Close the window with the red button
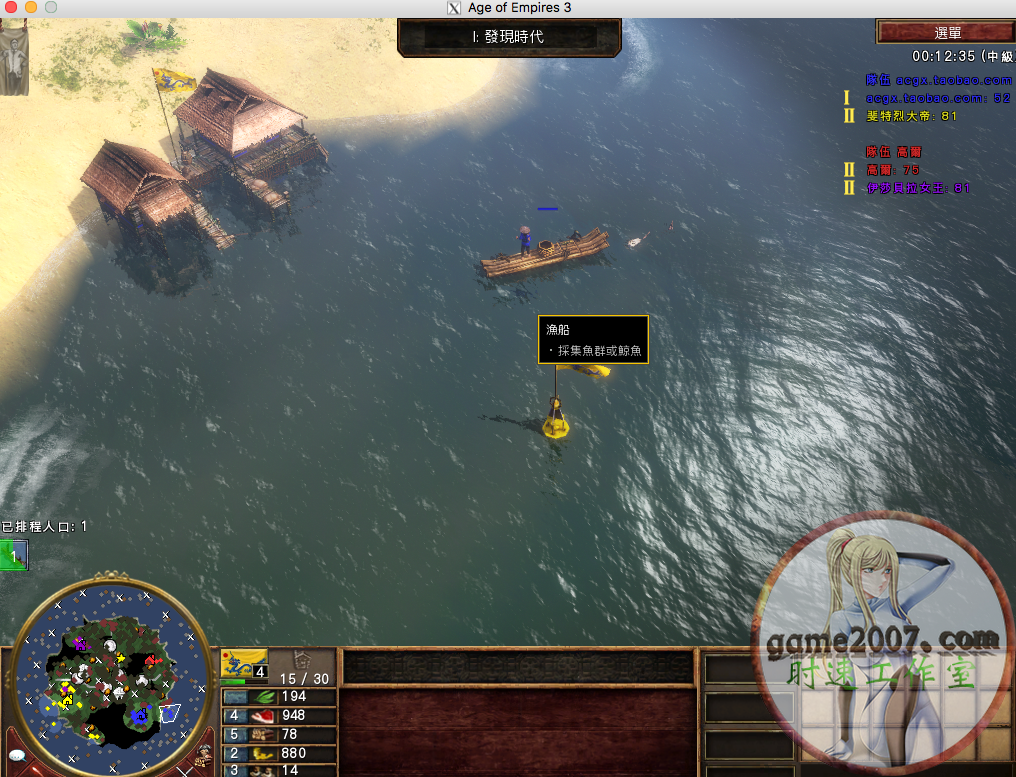The width and height of the screenshot is (1016, 777). (11, 8)
